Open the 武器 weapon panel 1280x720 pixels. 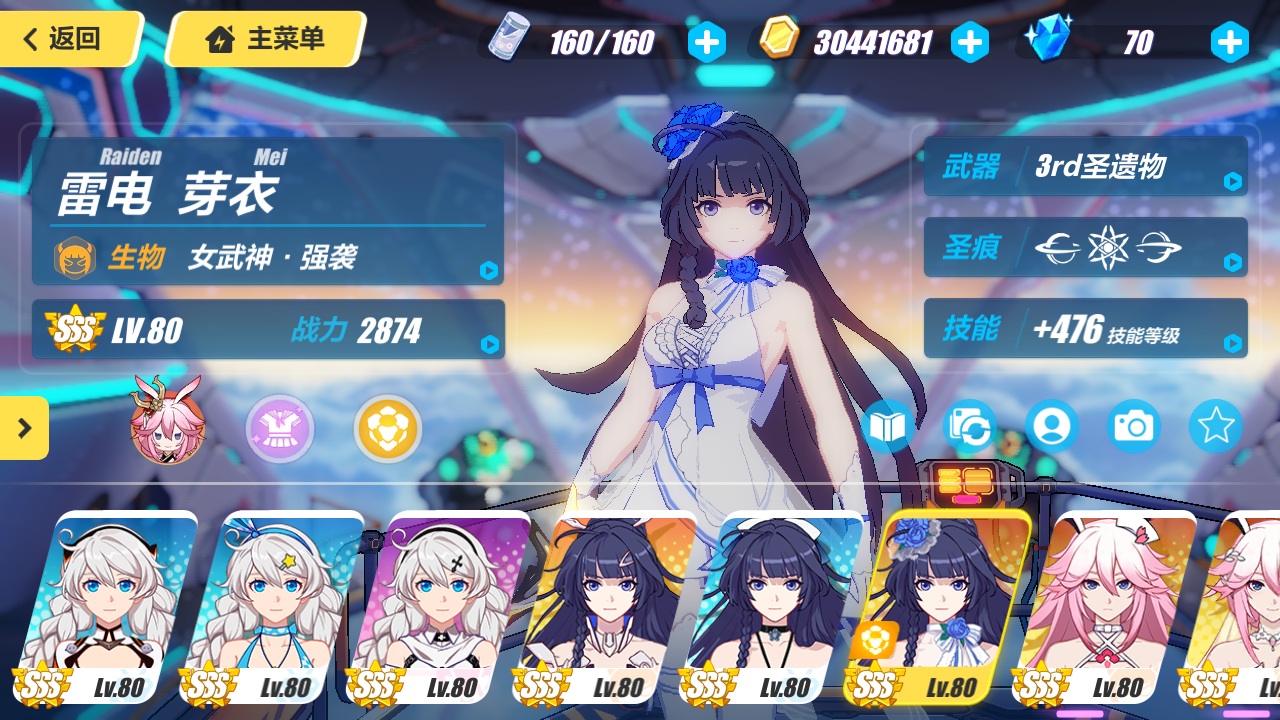1080,166
